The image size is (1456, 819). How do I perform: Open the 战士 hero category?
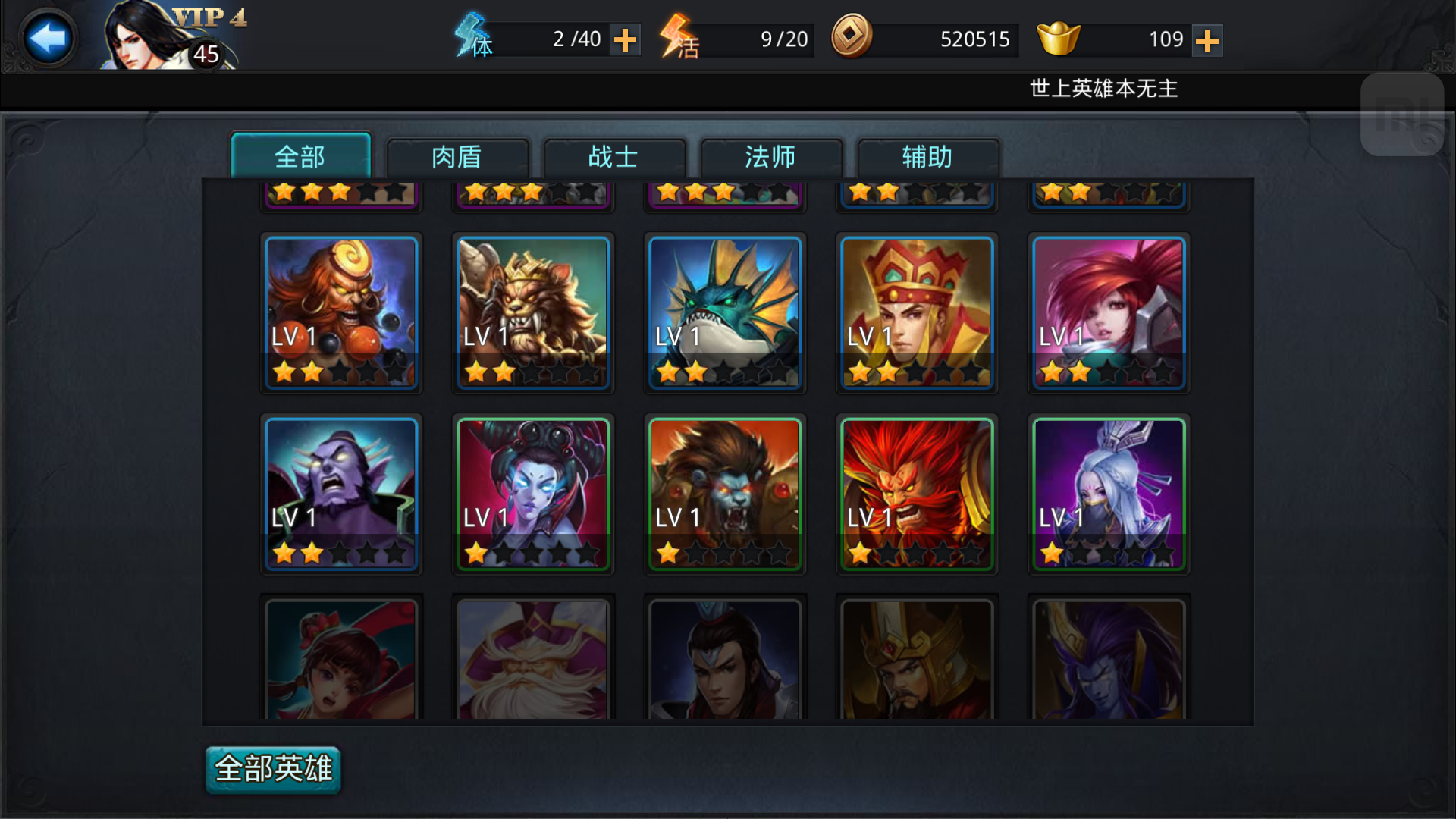[x=614, y=157]
